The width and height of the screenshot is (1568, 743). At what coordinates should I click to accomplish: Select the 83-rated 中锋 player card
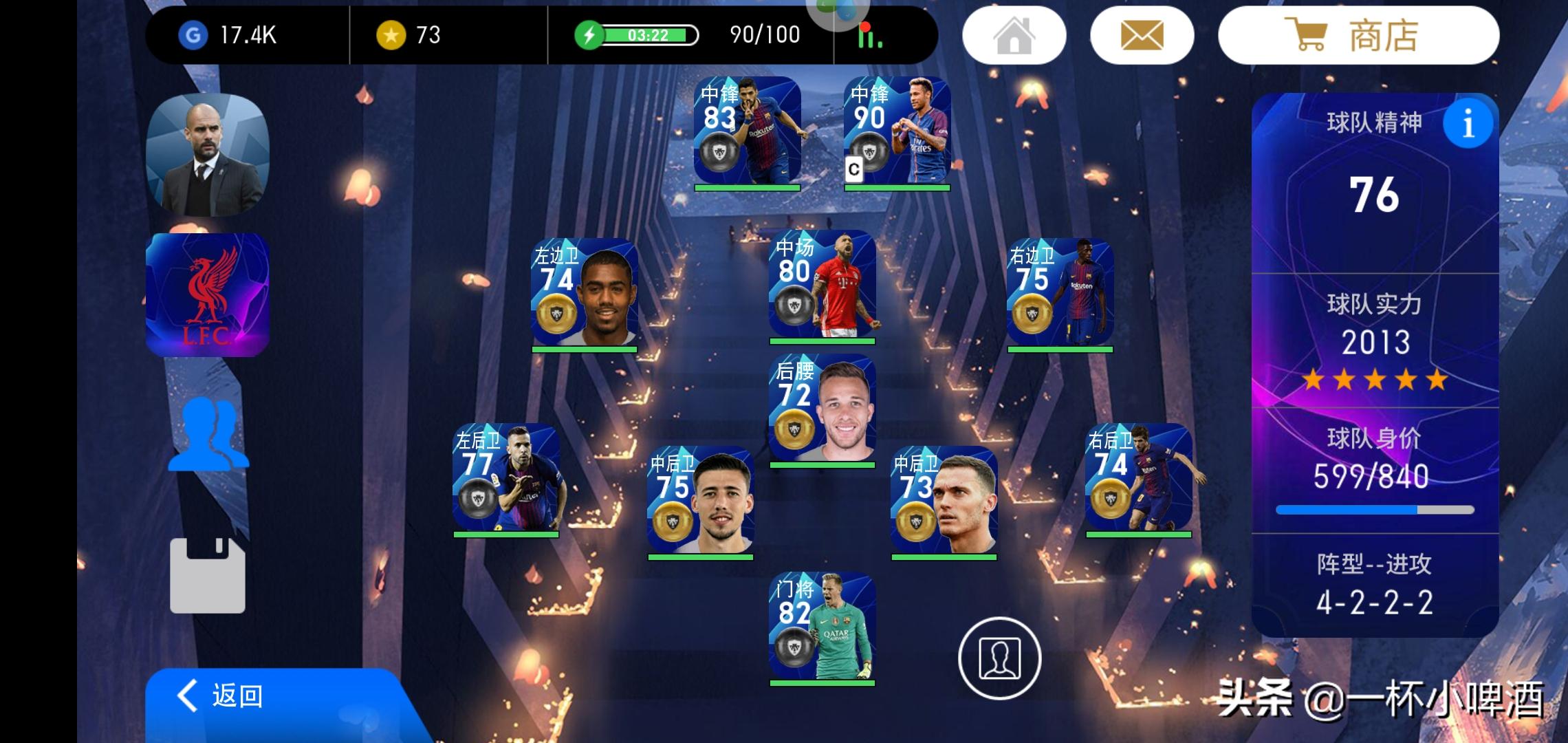pyautogui.click(x=748, y=131)
